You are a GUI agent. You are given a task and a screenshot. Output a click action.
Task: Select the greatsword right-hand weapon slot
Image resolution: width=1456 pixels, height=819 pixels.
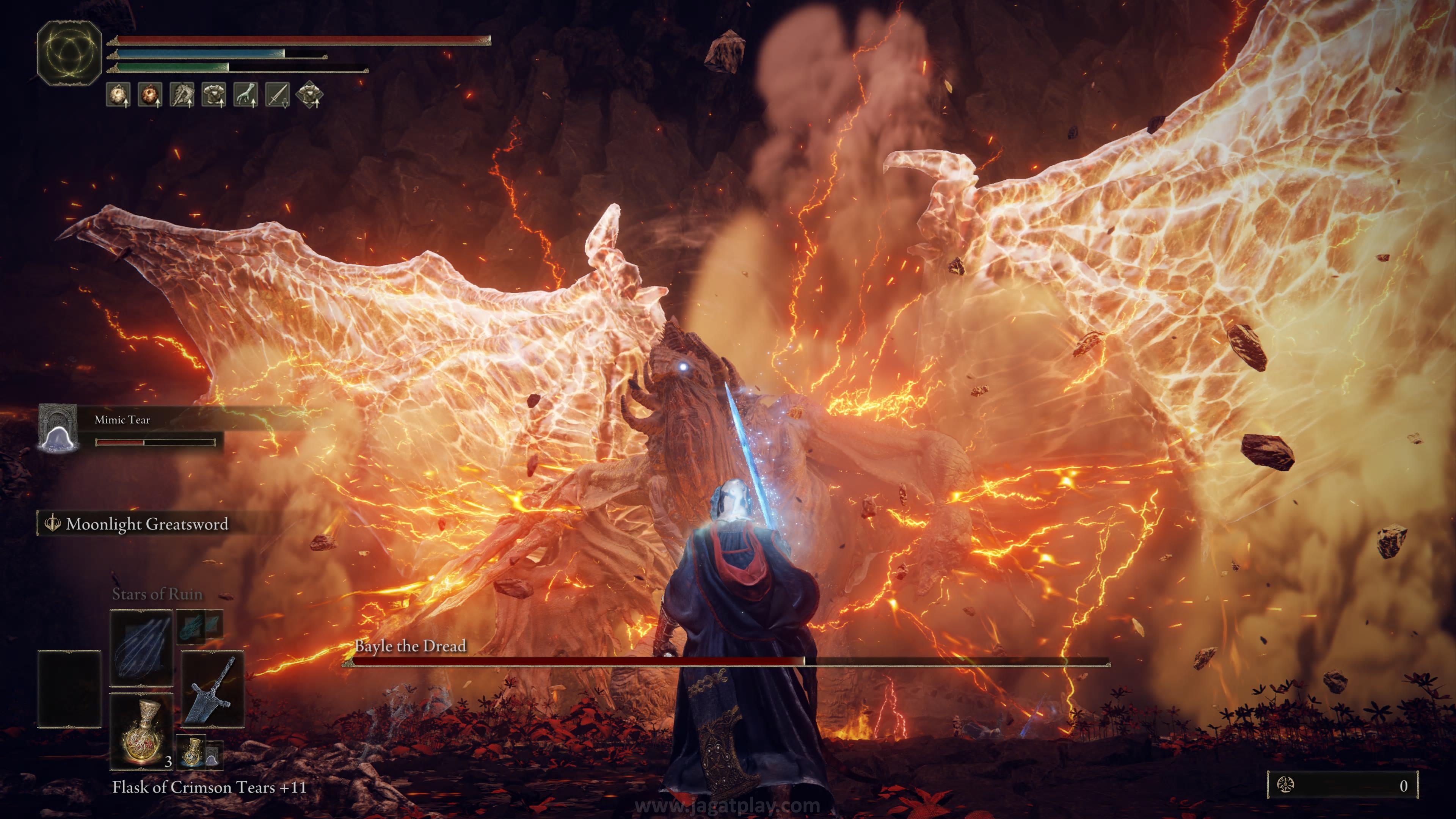[x=212, y=689]
